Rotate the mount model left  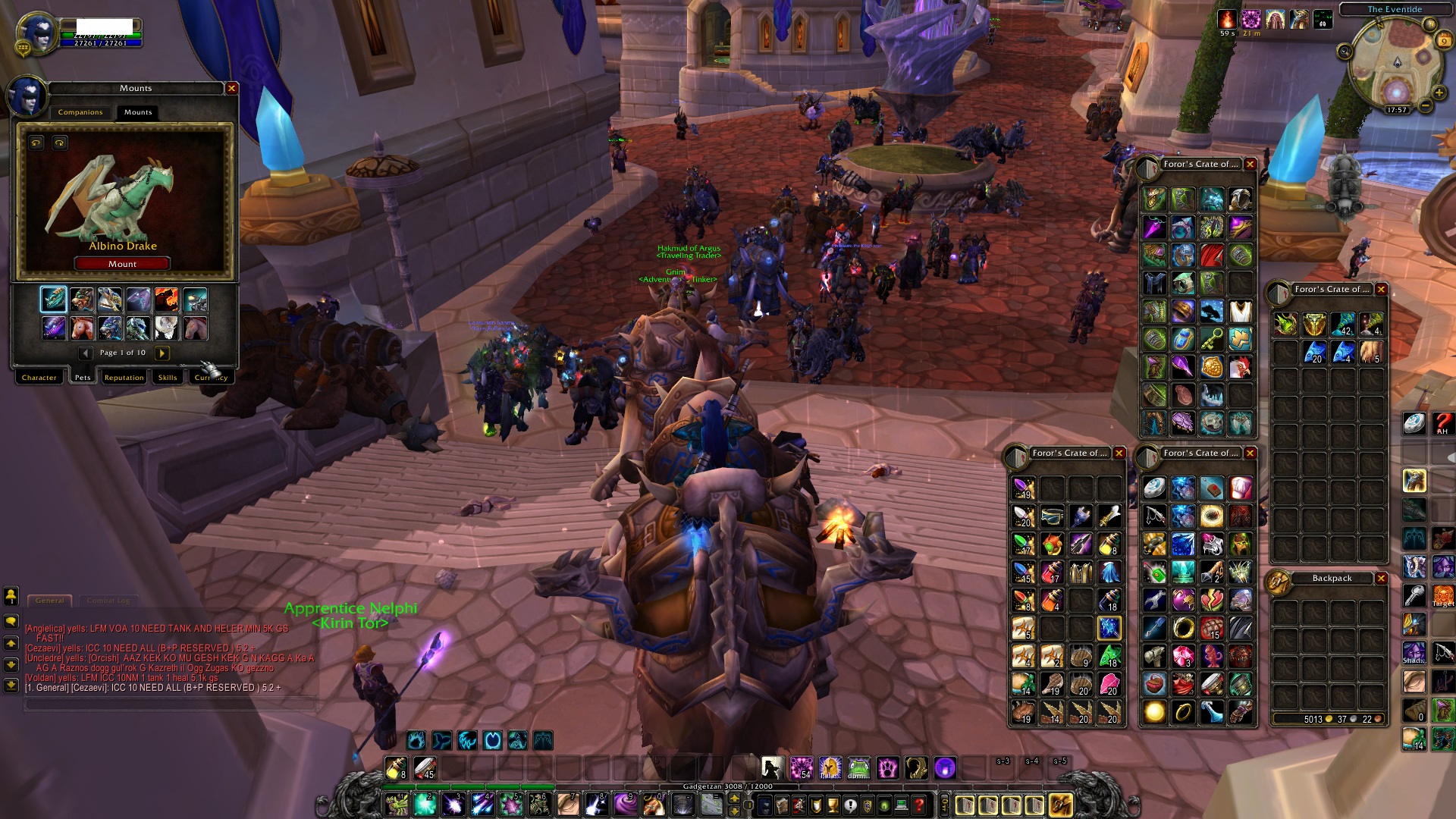click(x=36, y=143)
